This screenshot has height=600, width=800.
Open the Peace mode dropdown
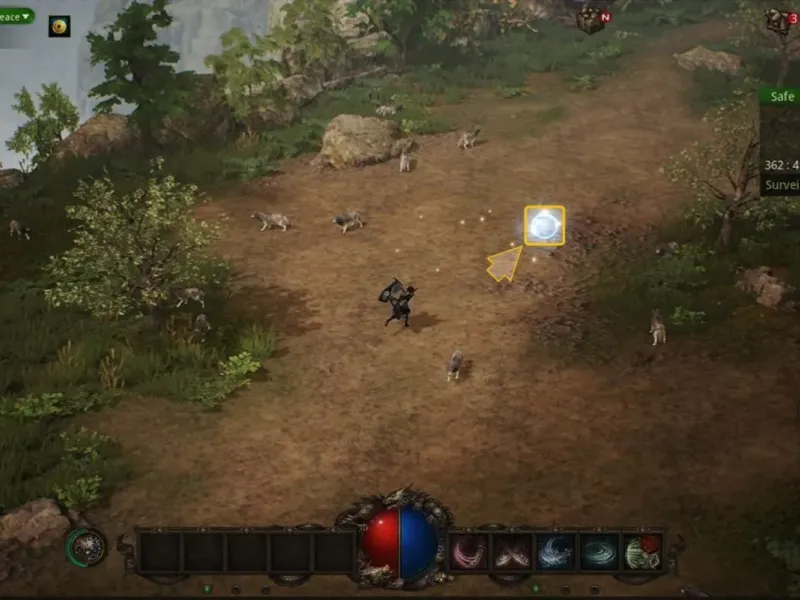[18, 16]
